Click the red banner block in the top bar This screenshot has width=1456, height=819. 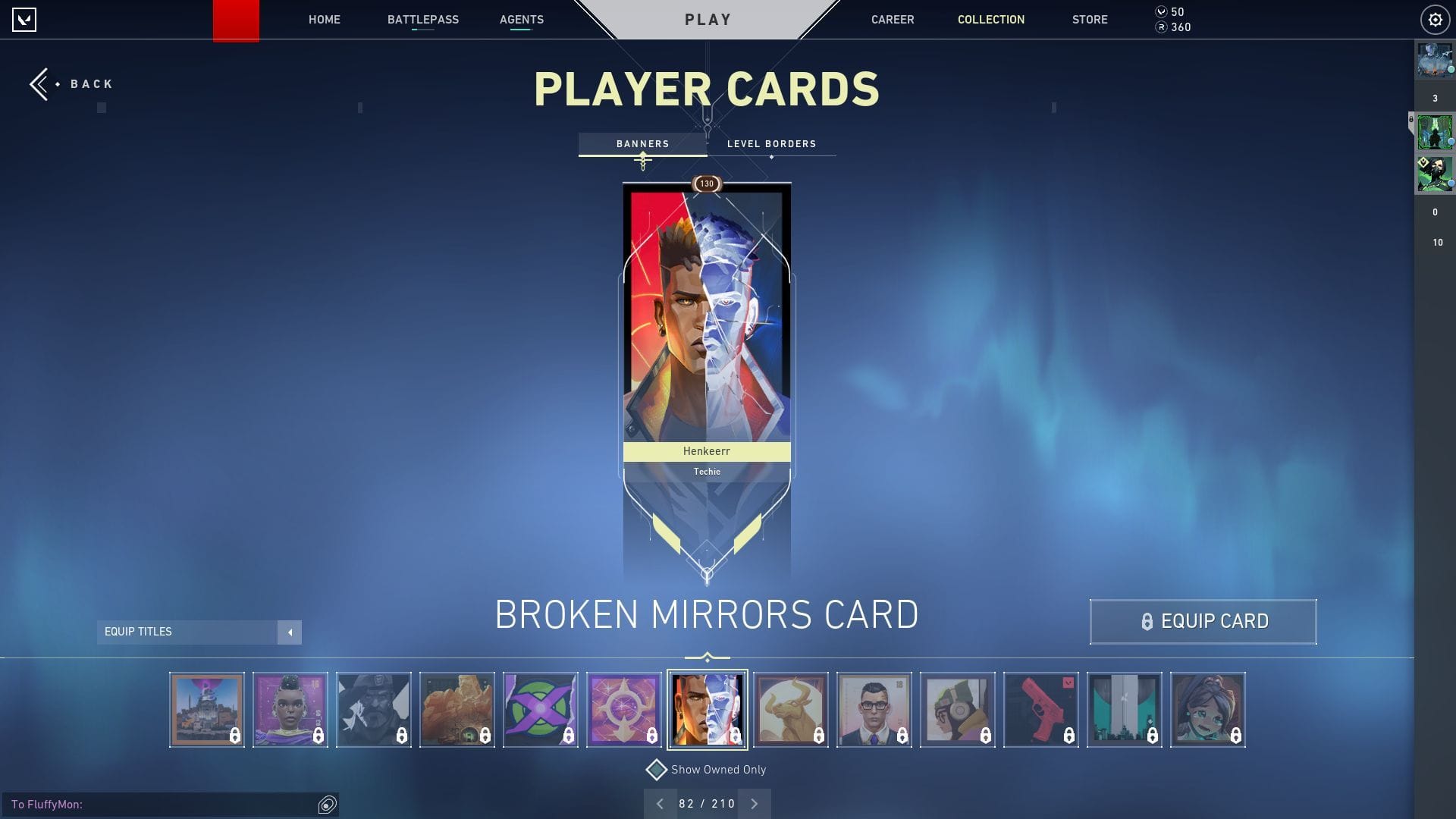click(237, 19)
